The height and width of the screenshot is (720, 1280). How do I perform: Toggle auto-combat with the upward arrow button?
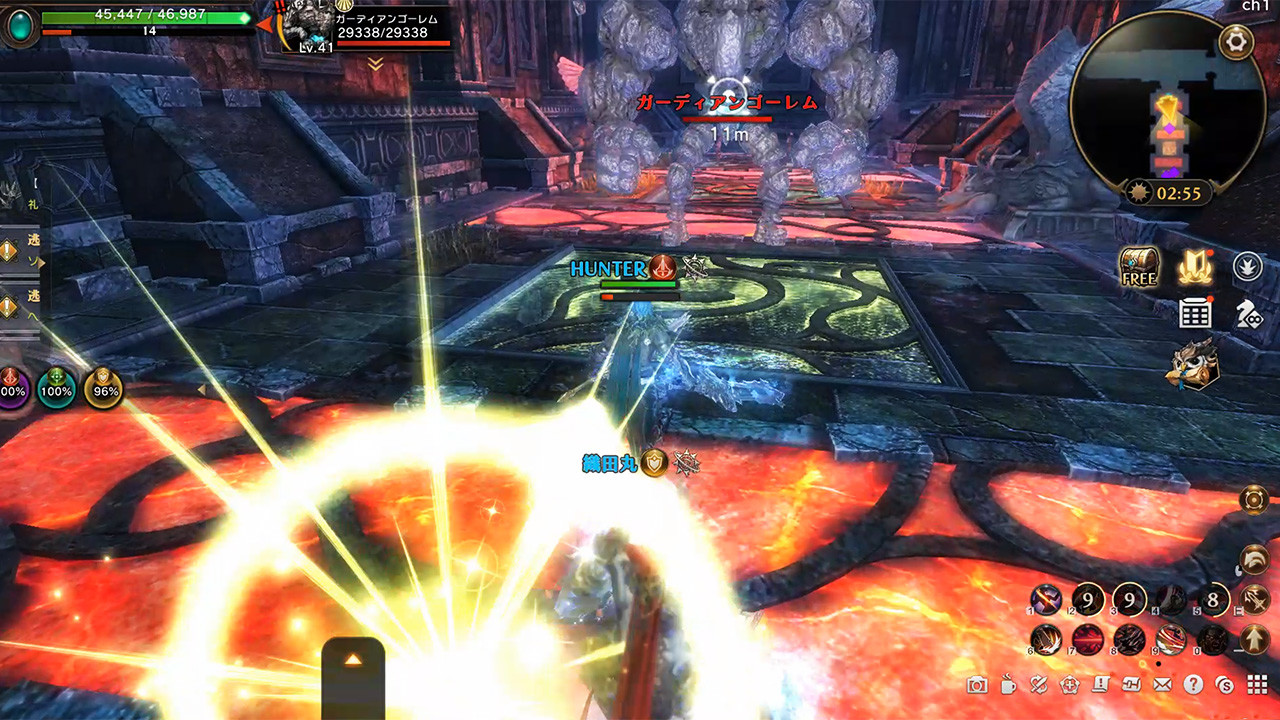pyautogui.click(x=1254, y=639)
